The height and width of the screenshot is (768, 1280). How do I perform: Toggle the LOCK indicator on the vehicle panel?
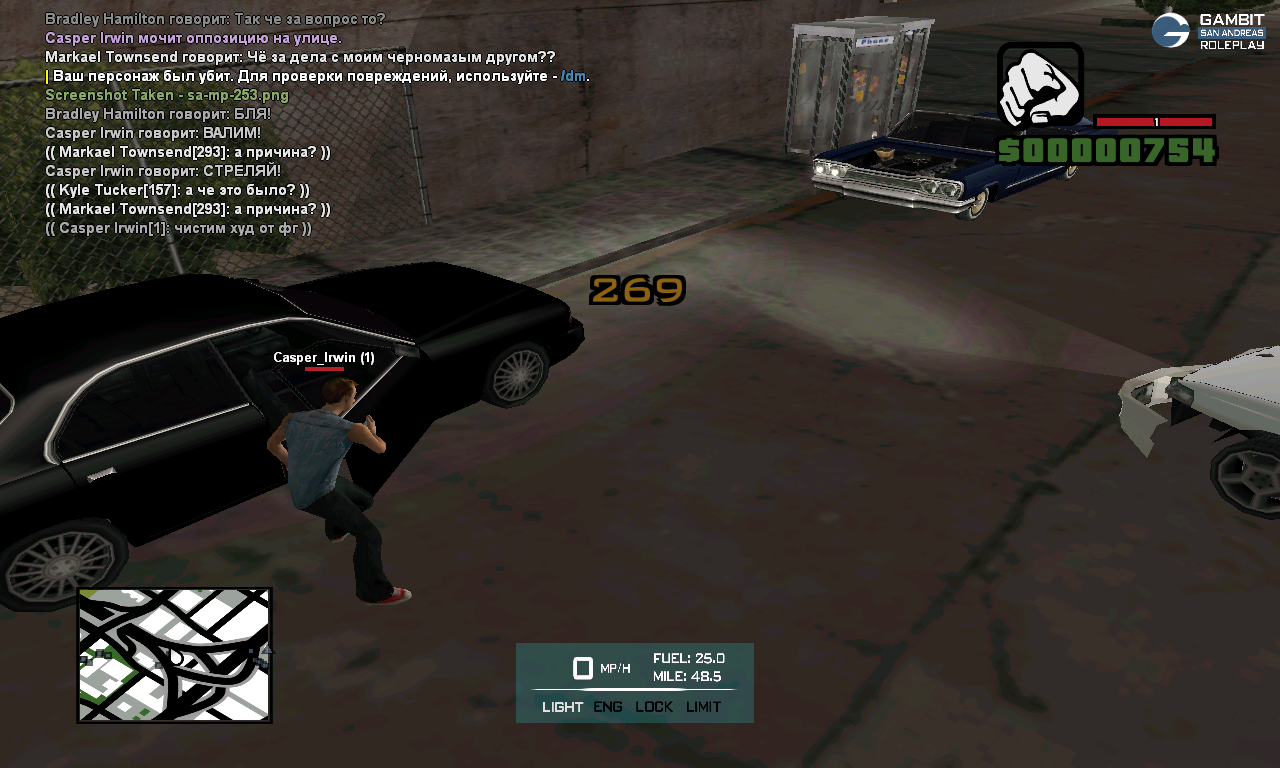coord(654,707)
